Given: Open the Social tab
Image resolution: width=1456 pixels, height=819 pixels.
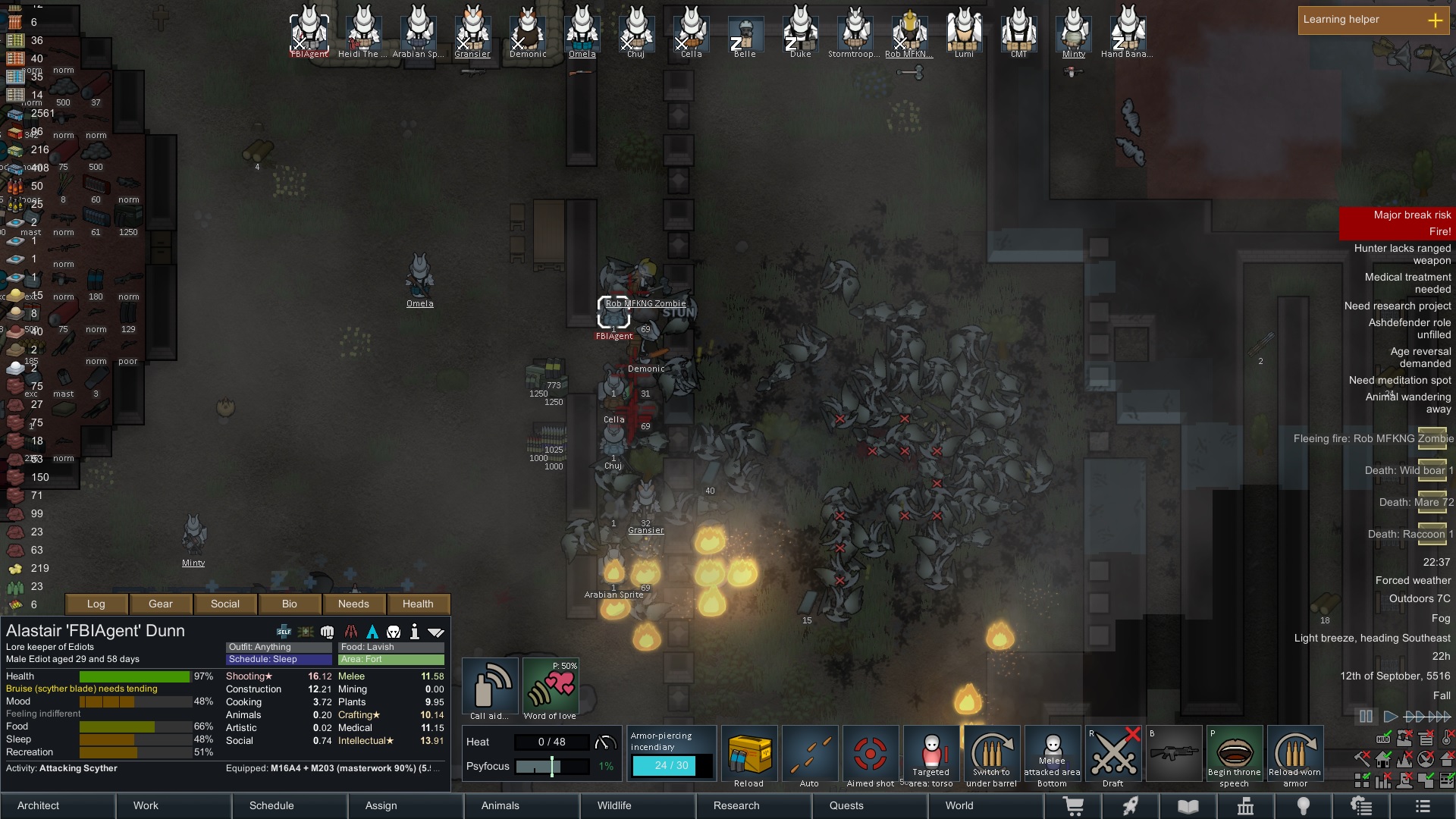Looking at the screenshot, I should click(x=225, y=604).
